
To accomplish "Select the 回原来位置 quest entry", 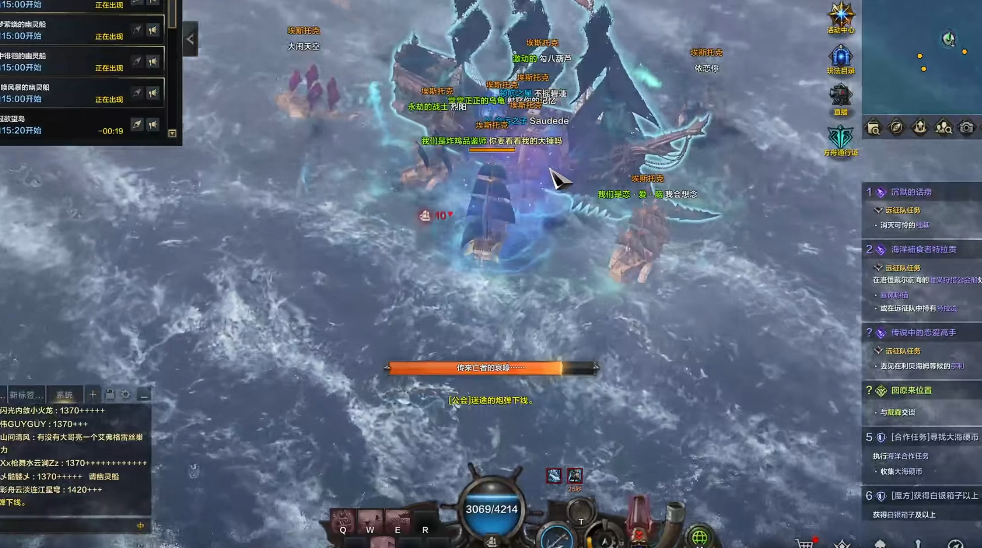I will (910, 390).
